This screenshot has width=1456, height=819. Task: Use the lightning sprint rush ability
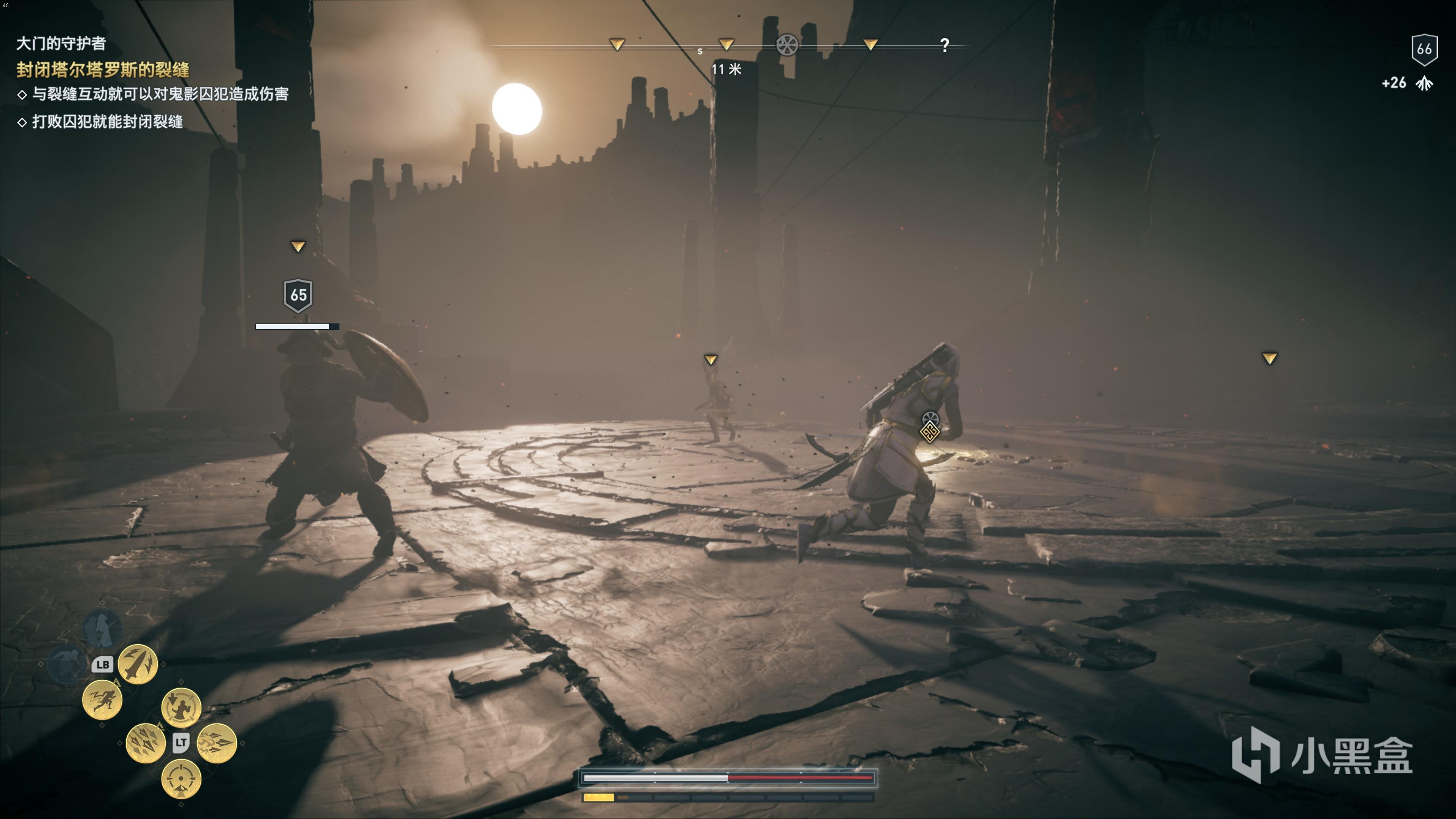(102, 700)
